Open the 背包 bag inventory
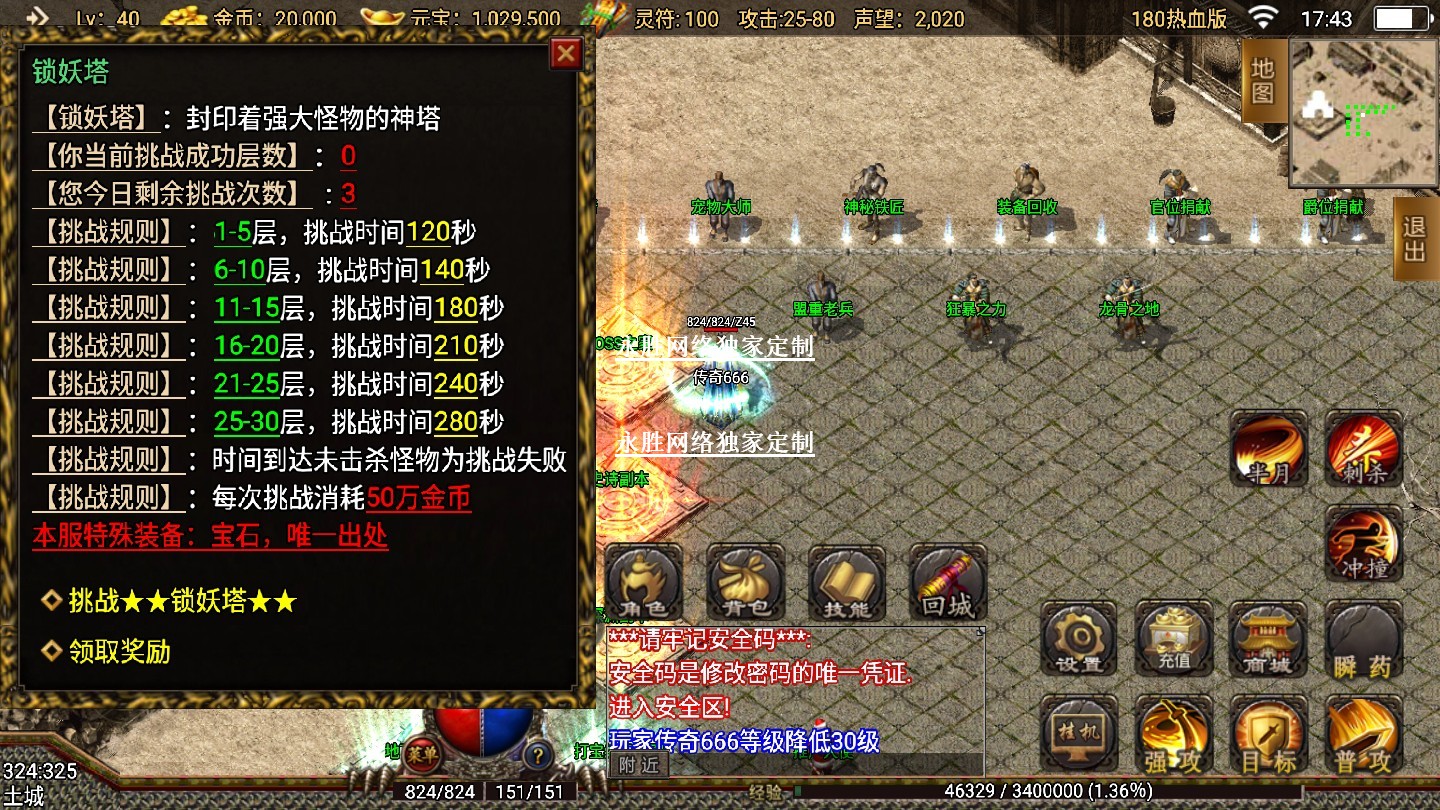1440x810 pixels. tap(746, 582)
